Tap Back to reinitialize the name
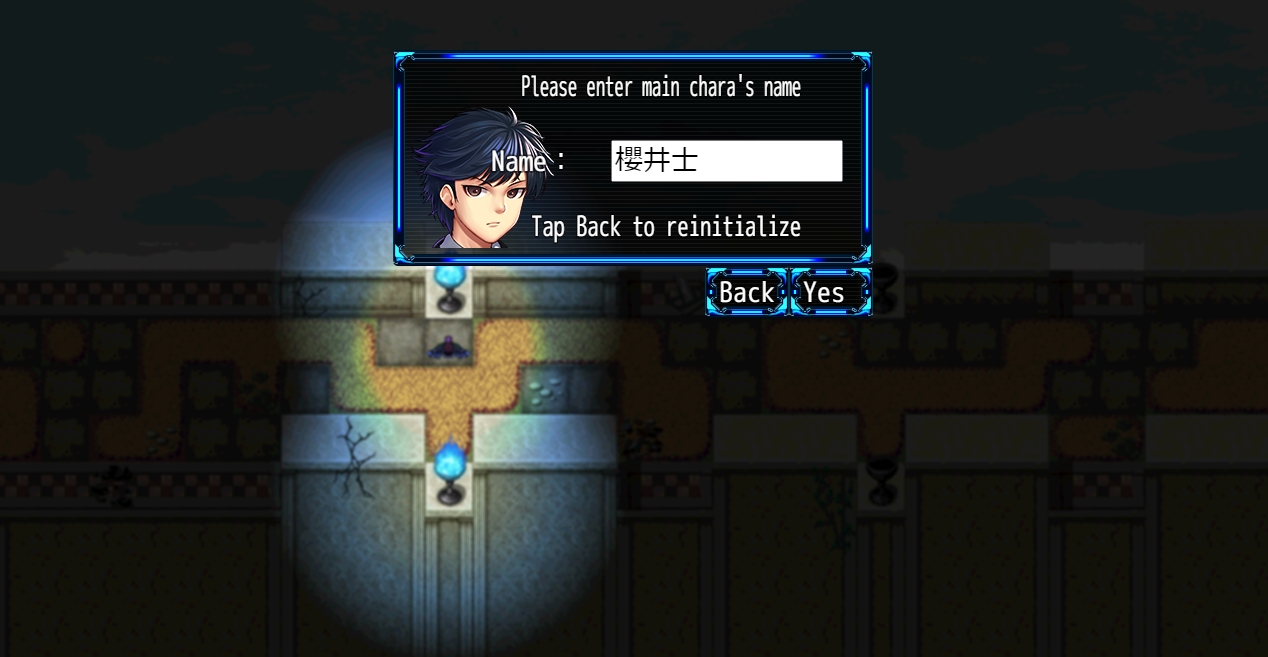The width and height of the screenshot is (1268, 657). click(746, 292)
